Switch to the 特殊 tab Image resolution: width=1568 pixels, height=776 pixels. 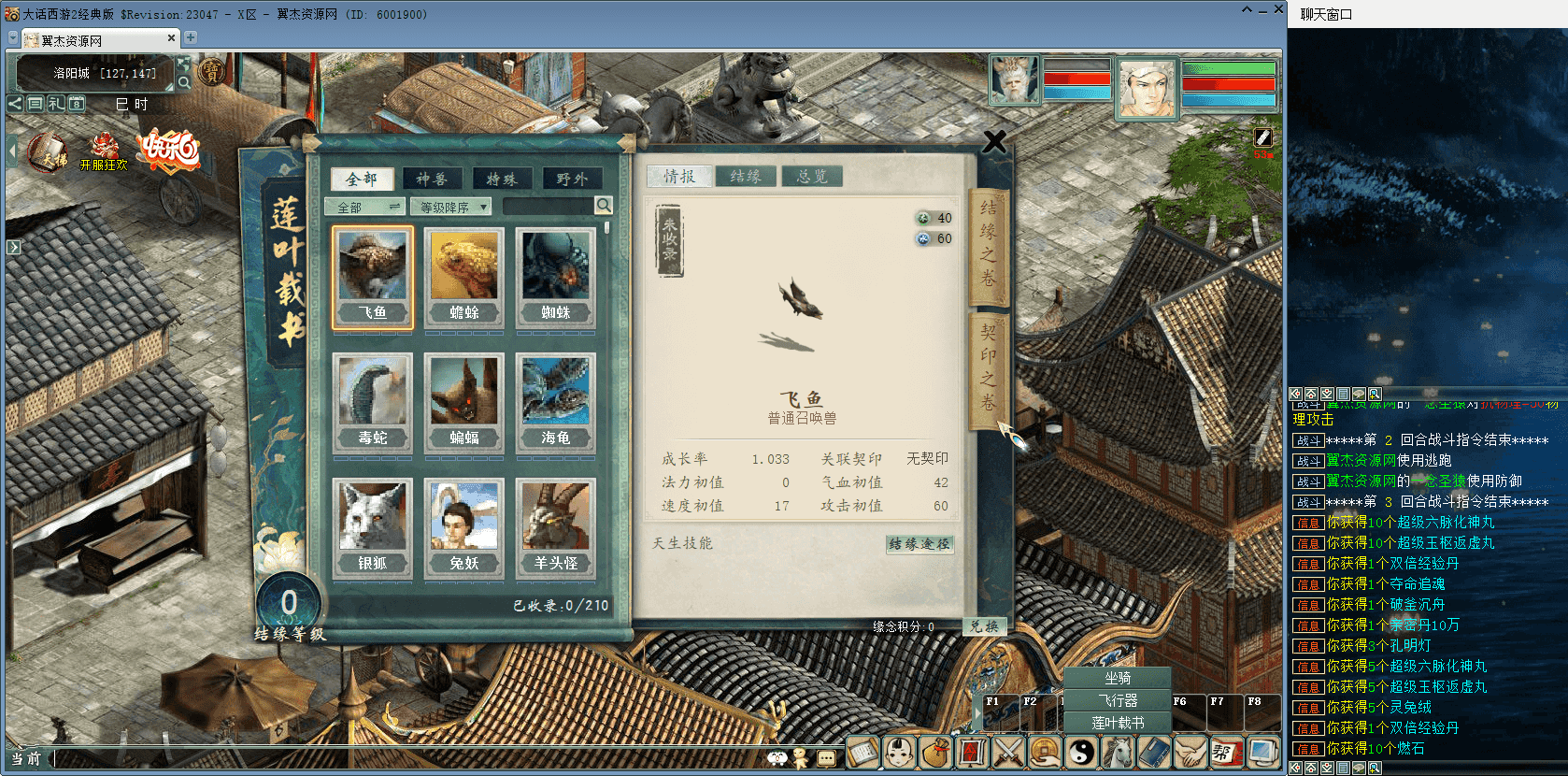(501, 179)
